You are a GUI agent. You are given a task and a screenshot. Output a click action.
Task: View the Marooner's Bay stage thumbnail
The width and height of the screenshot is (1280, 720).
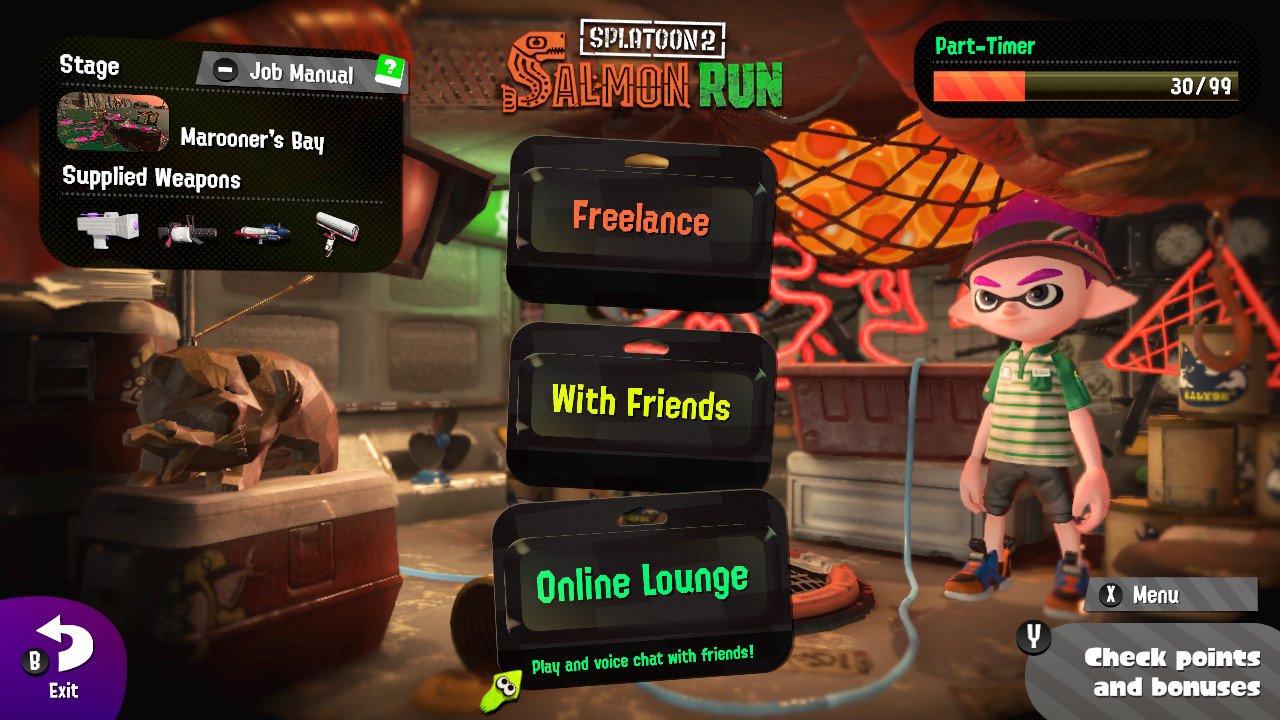point(113,123)
